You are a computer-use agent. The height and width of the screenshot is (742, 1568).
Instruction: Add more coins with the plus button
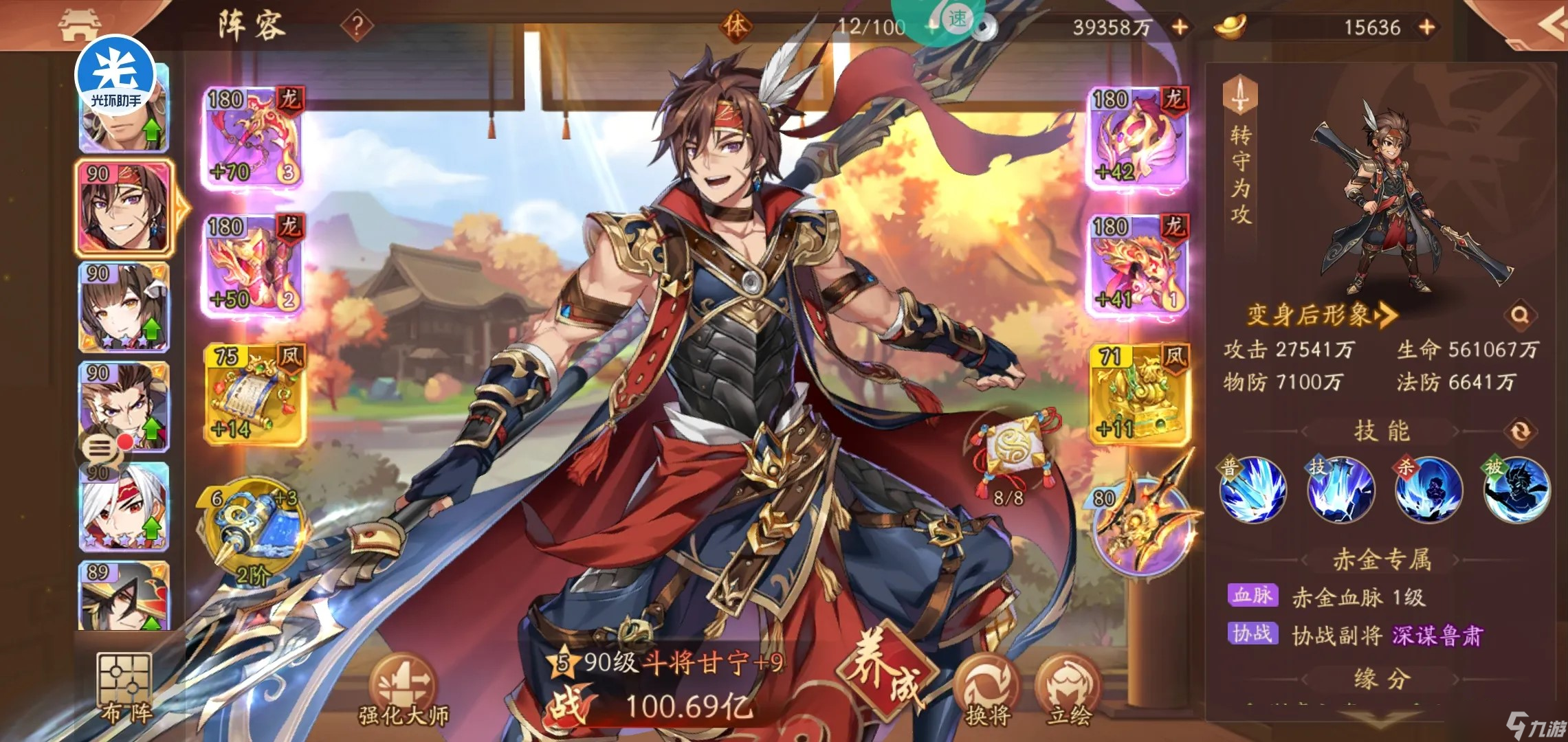coord(1180,27)
